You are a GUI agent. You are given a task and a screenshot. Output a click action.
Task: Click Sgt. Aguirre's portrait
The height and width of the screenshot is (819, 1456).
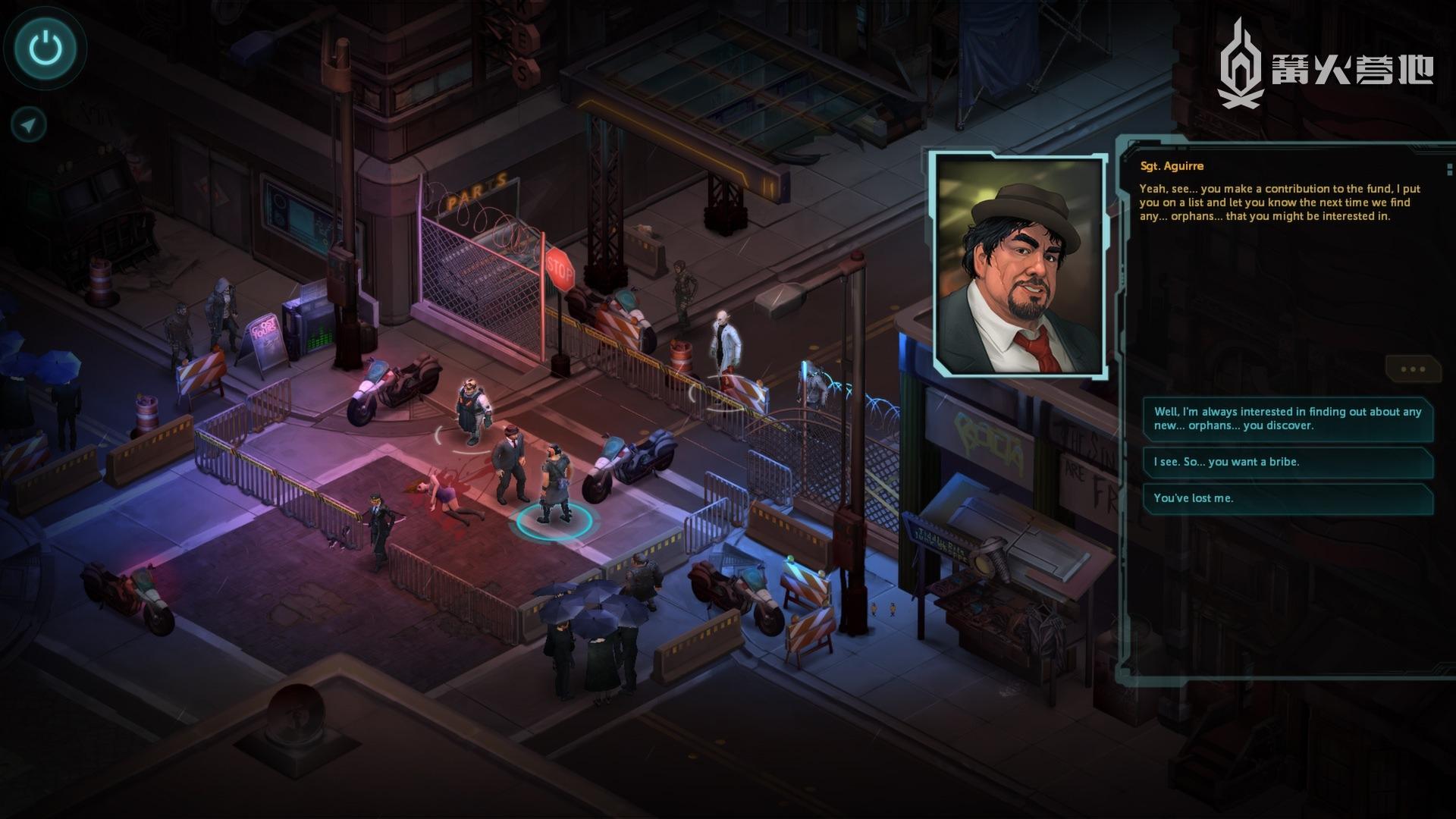(x=1018, y=265)
